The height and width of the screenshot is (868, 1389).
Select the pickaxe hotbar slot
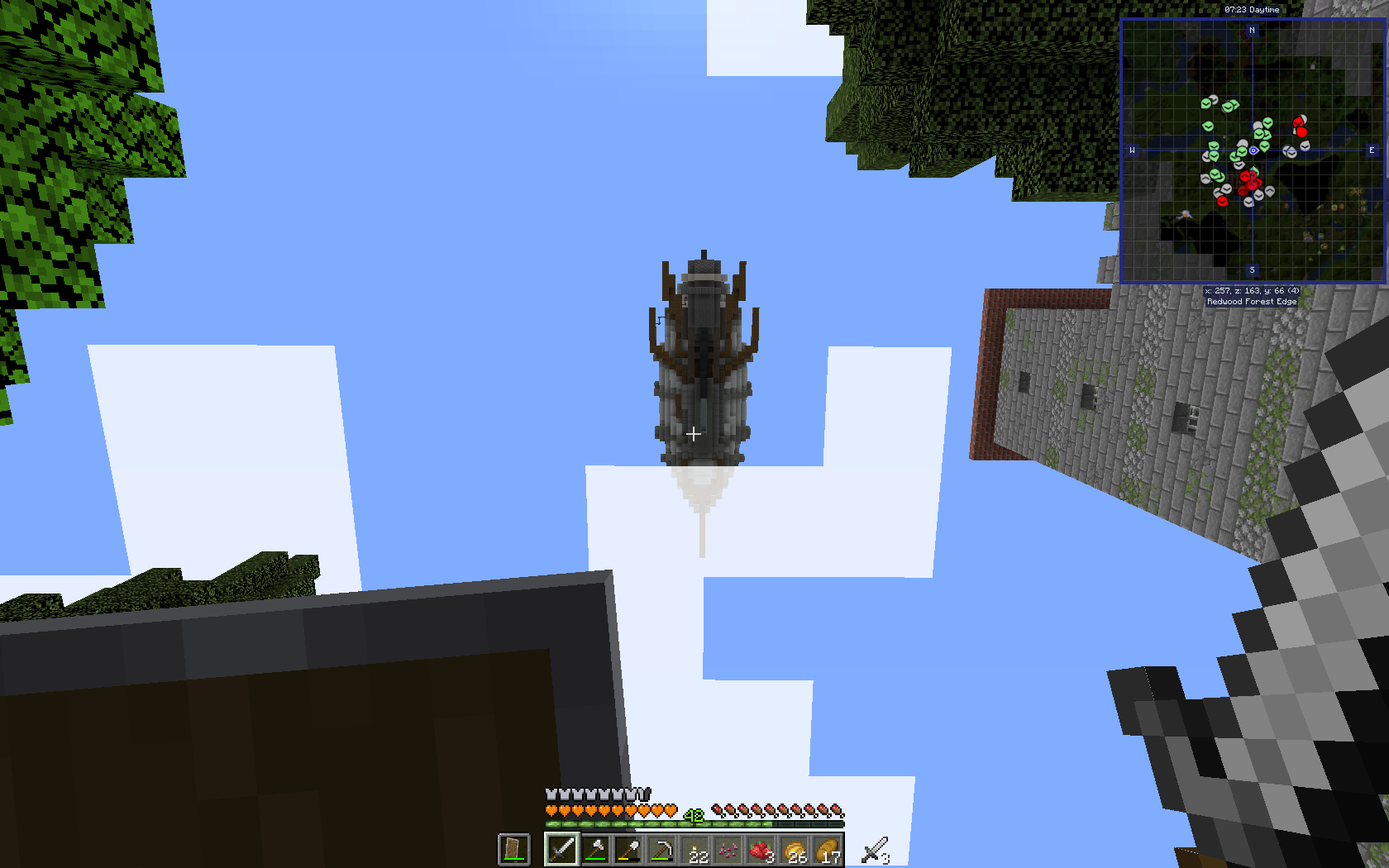pyautogui.click(x=661, y=850)
